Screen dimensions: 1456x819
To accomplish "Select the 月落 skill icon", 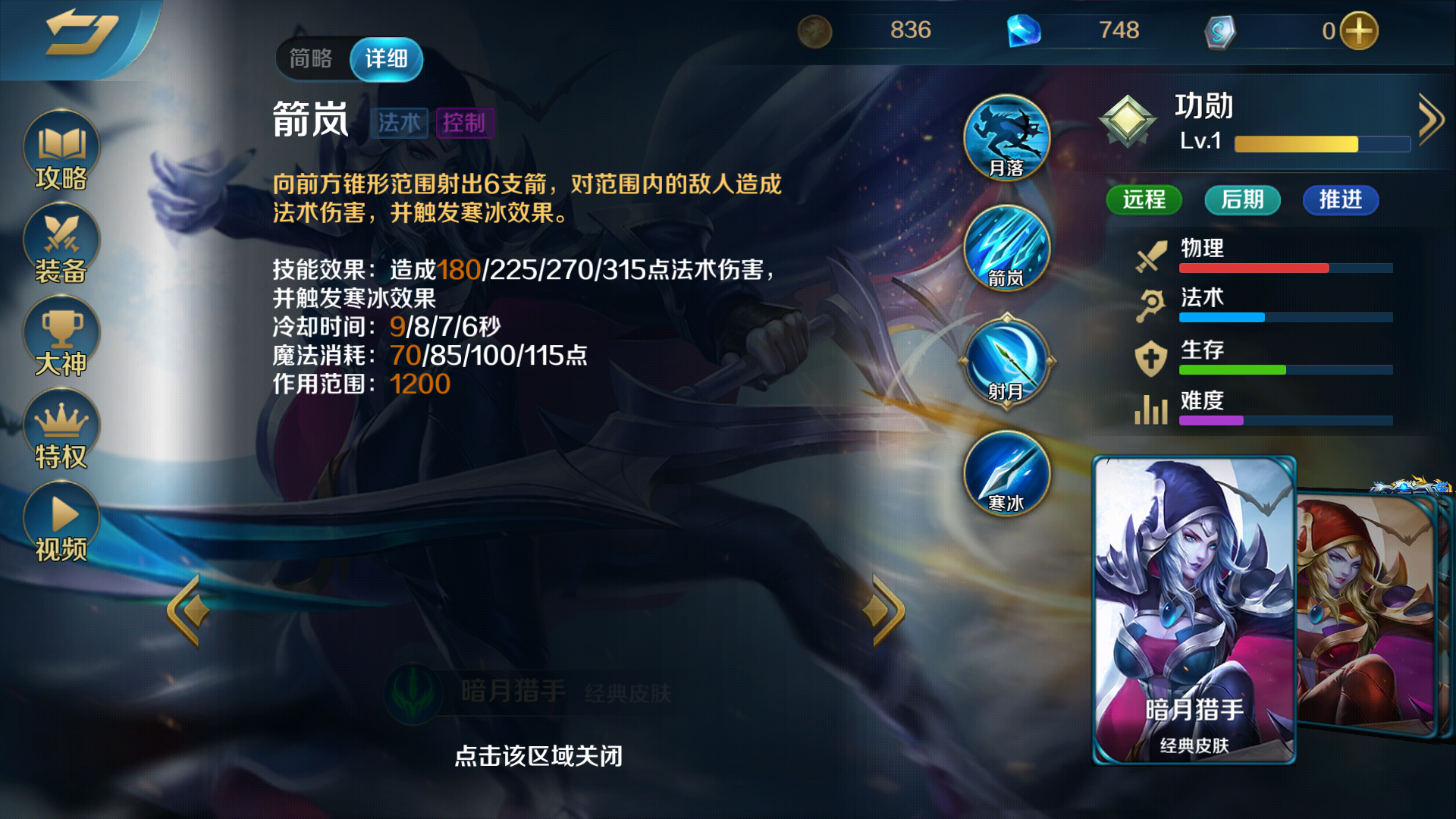I will coord(1007,138).
